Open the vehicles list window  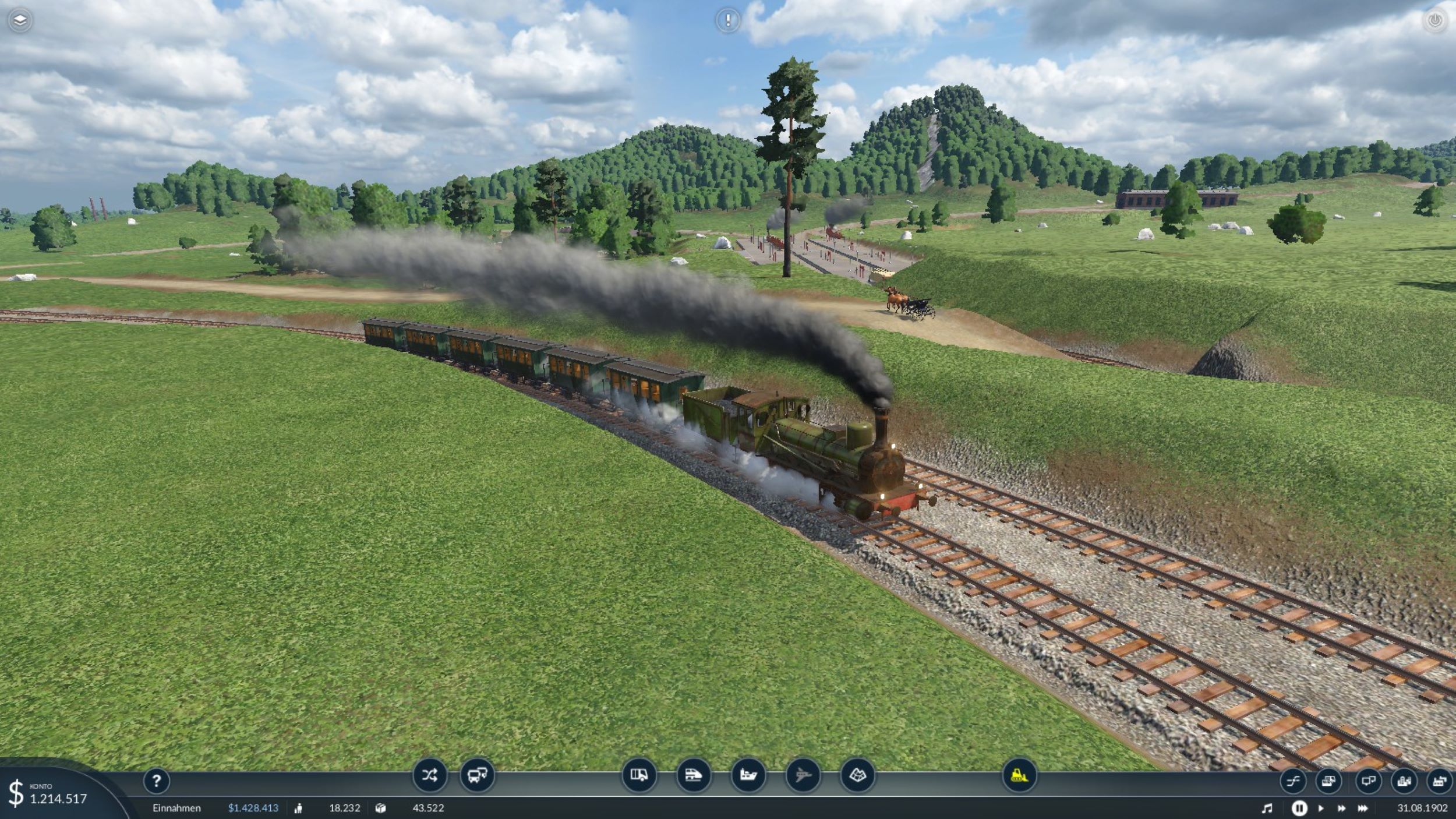coord(1328,781)
